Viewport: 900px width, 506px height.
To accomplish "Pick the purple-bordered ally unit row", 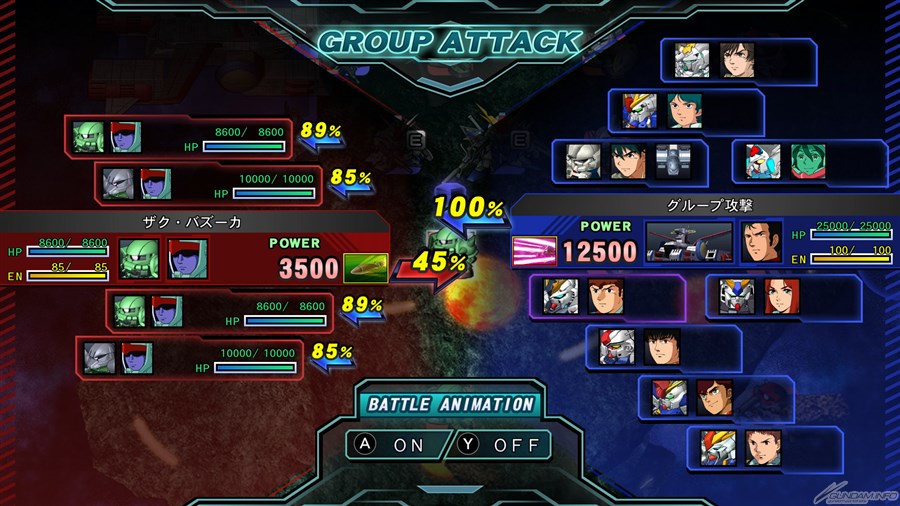I will (607, 297).
